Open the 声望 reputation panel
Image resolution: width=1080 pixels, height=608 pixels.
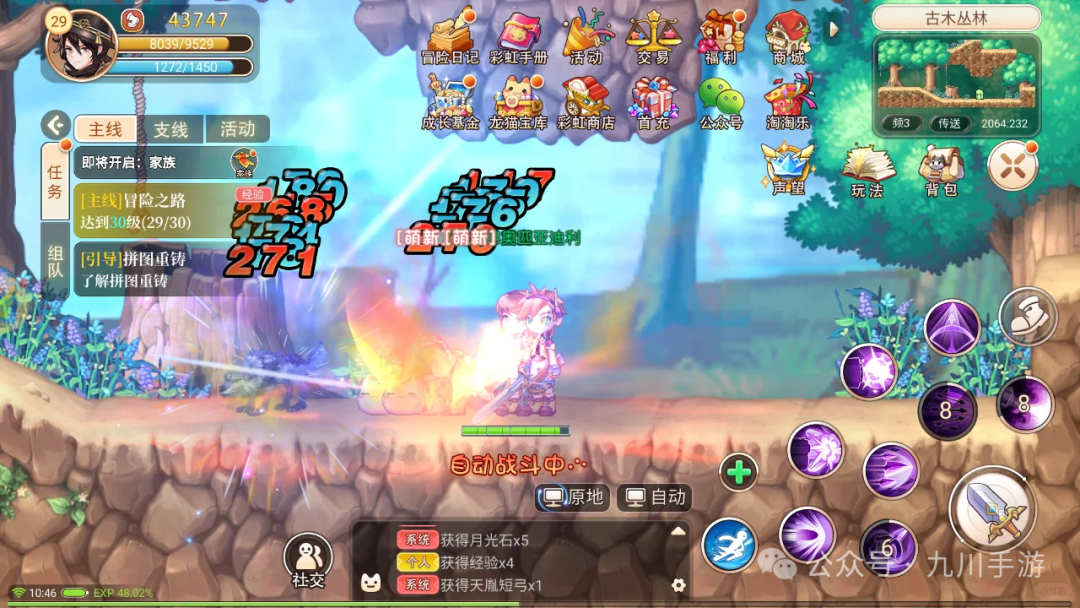(x=788, y=168)
